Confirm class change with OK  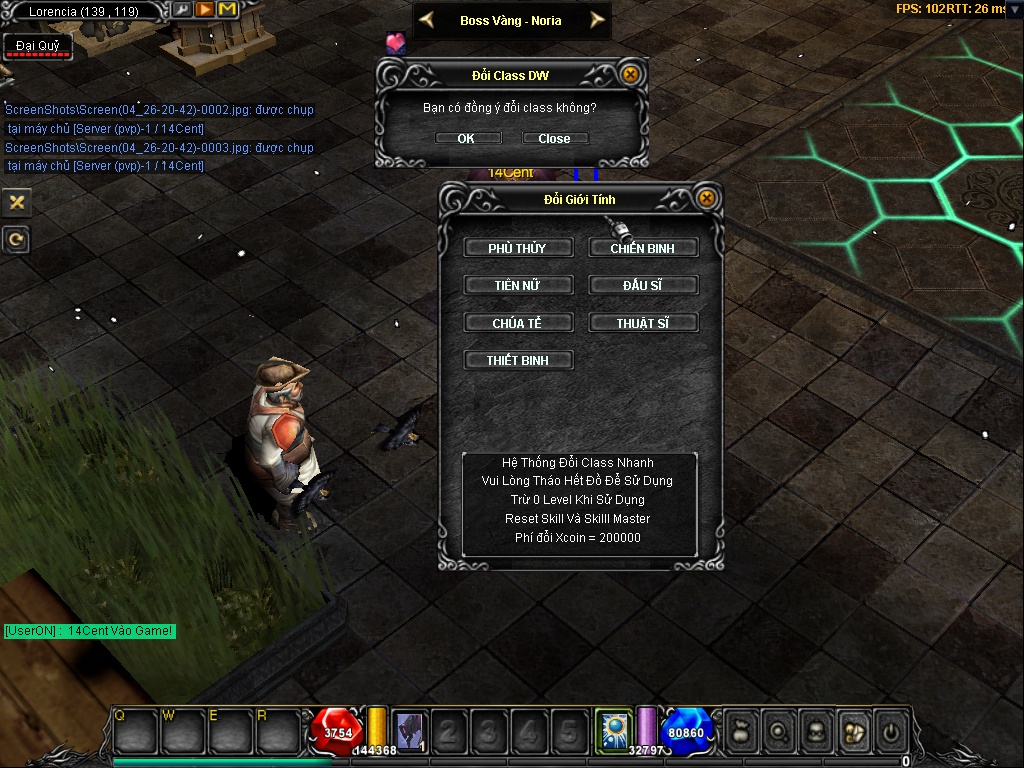tap(466, 138)
